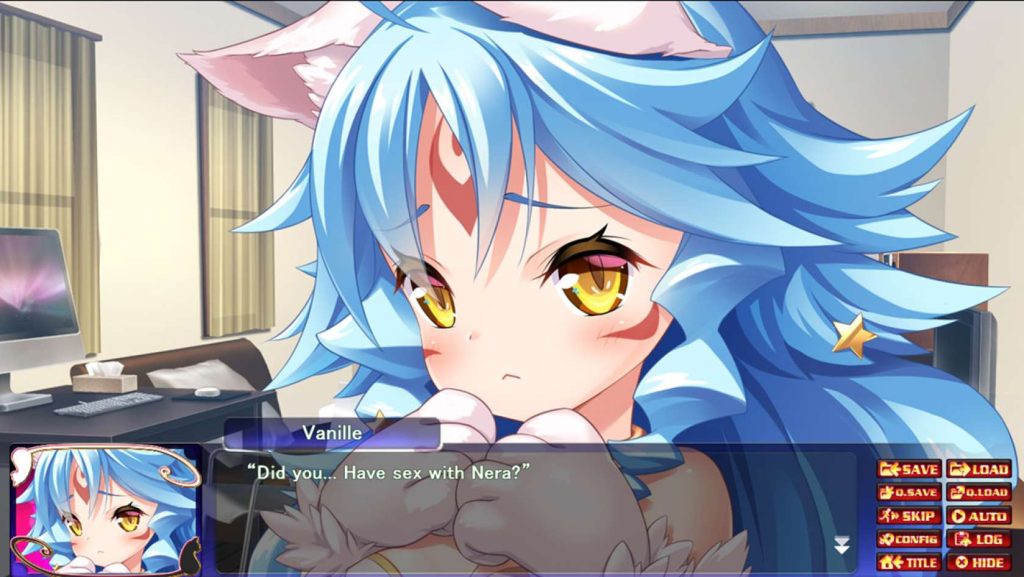Open the LOAD menu
Screen dimensions: 1024x577
pos(978,469)
